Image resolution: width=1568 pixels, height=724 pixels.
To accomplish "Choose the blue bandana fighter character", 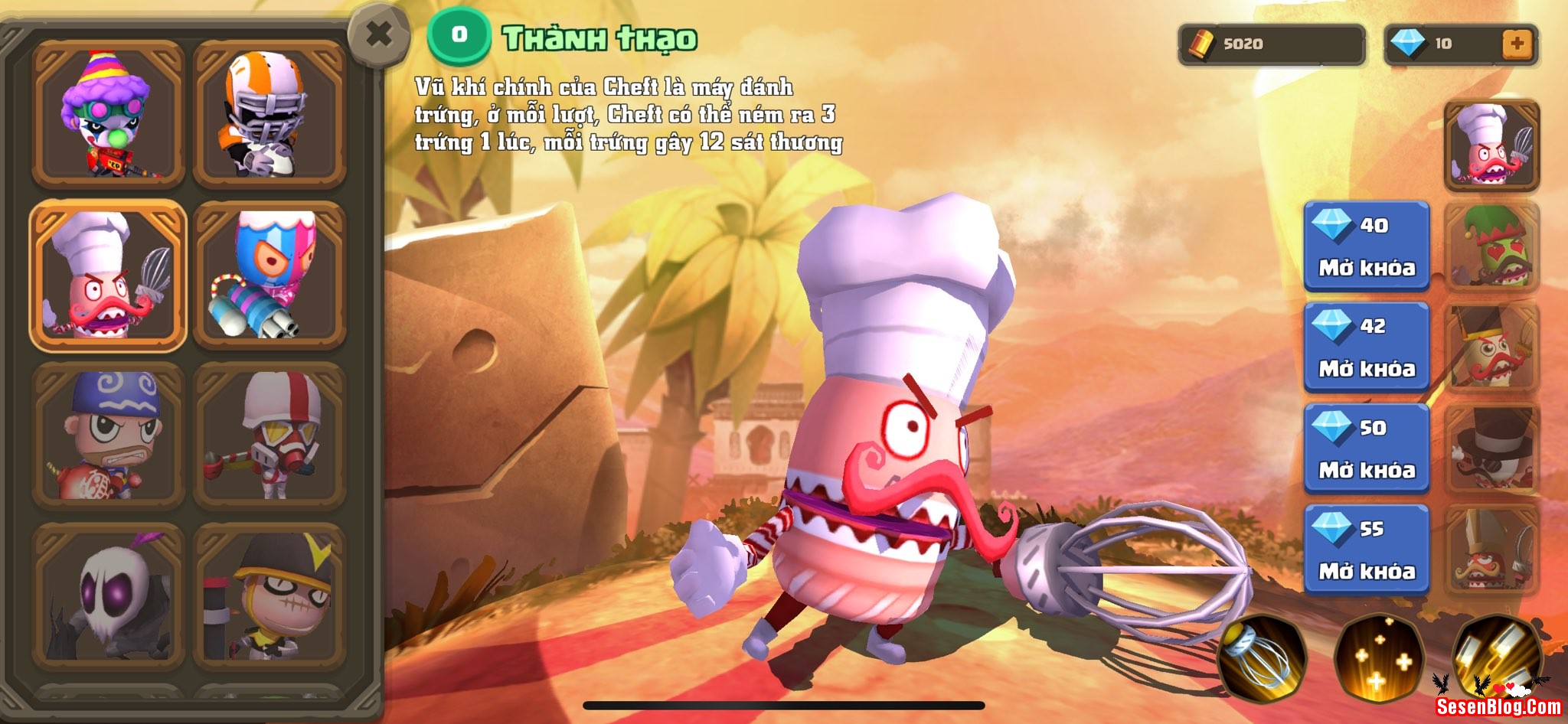I will [x=108, y=435].
